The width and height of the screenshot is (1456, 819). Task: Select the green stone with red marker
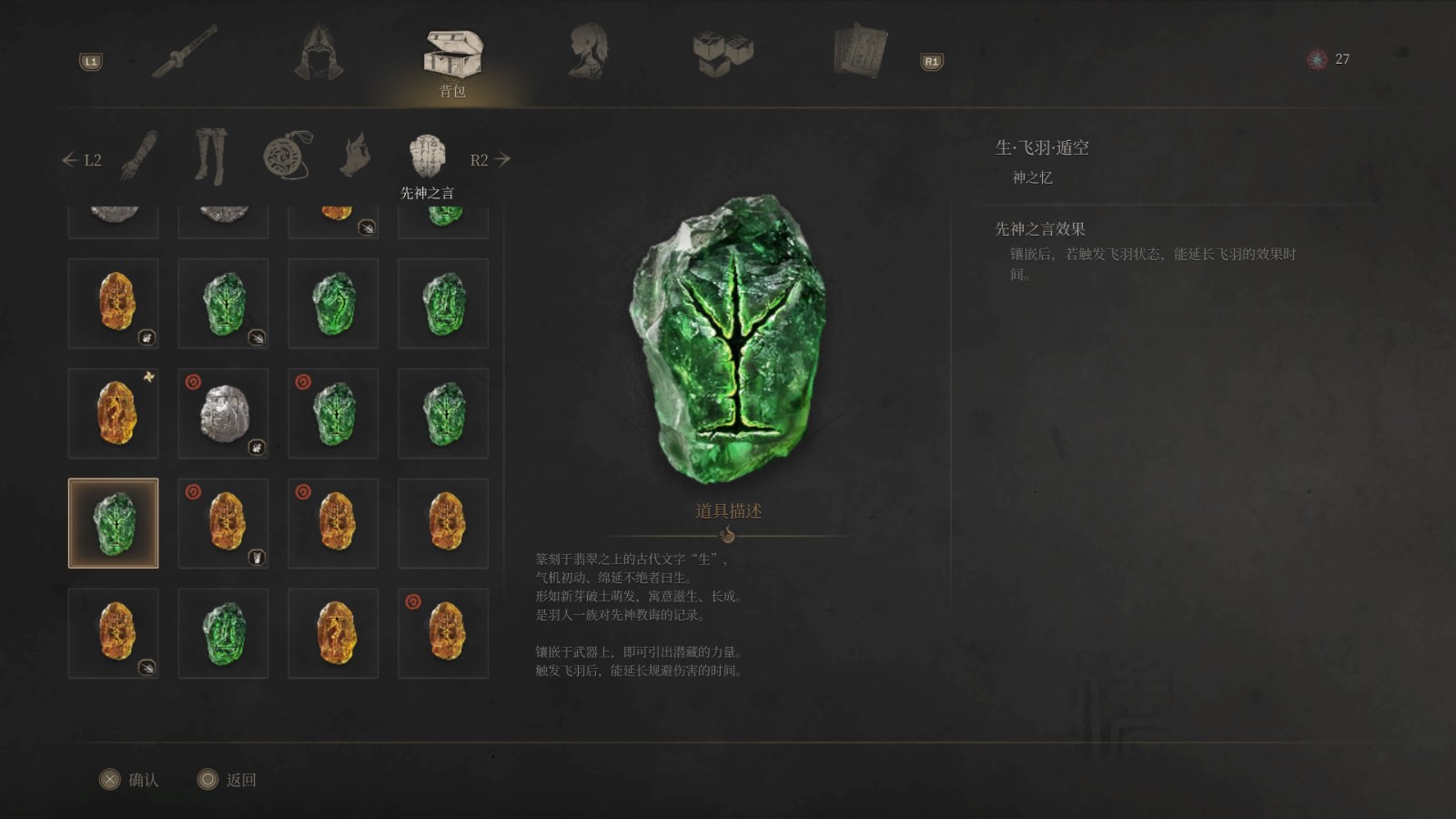(334, 413)
